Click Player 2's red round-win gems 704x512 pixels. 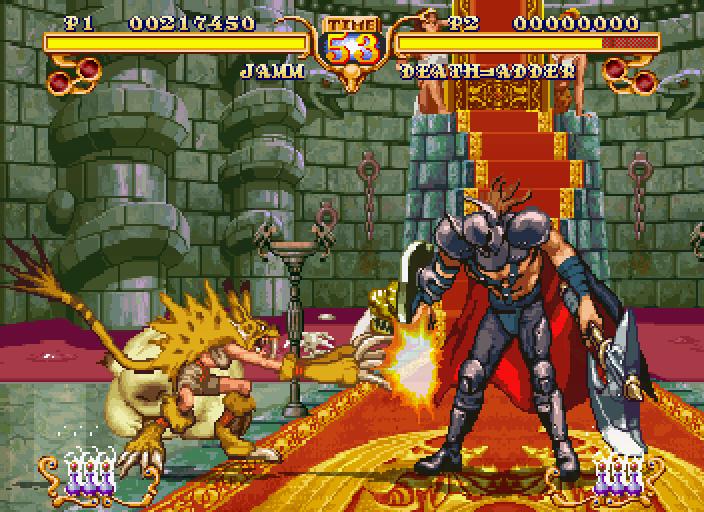point(631,71)
